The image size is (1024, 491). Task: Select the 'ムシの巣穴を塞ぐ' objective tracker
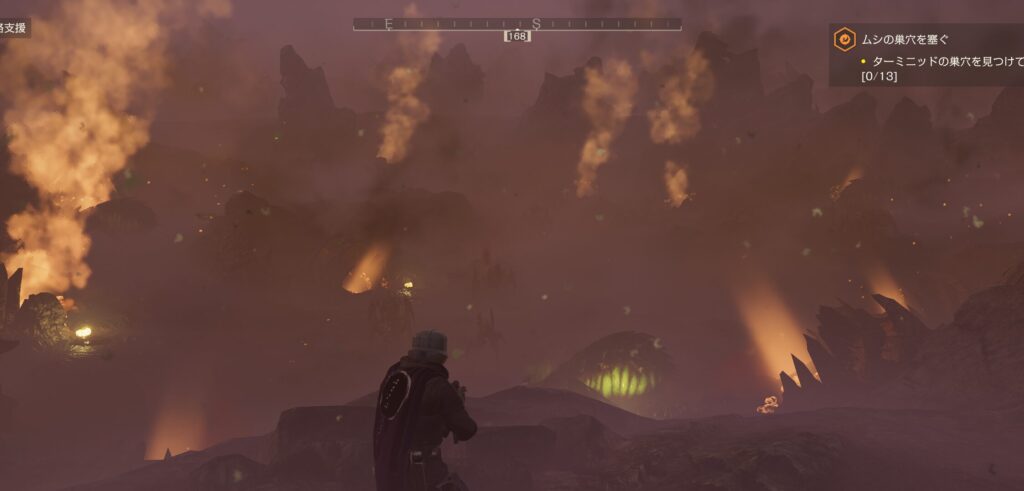point(906,41)
